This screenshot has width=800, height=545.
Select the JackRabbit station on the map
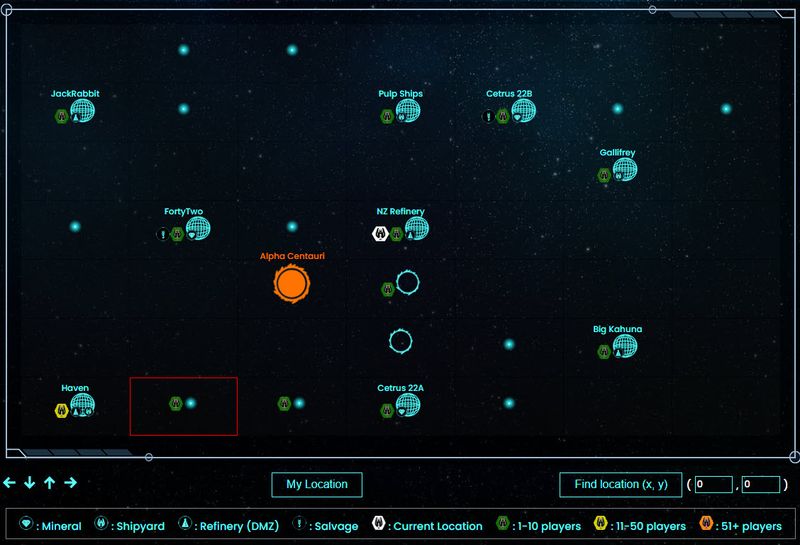pos(83,111)
